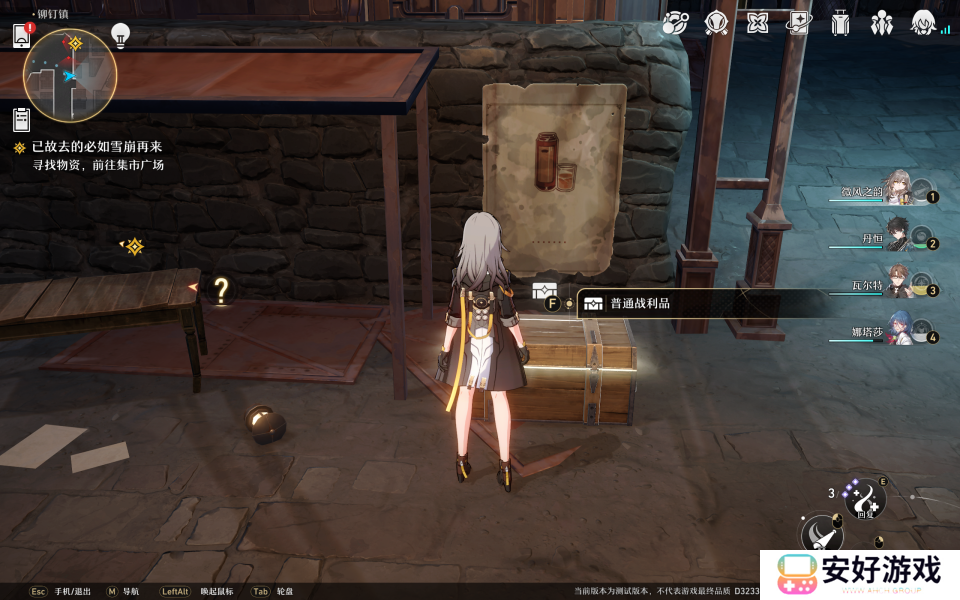This screenshot has width=960, height=600.
Task: Open the circular minimap
Action: click(x=70, y=75)
